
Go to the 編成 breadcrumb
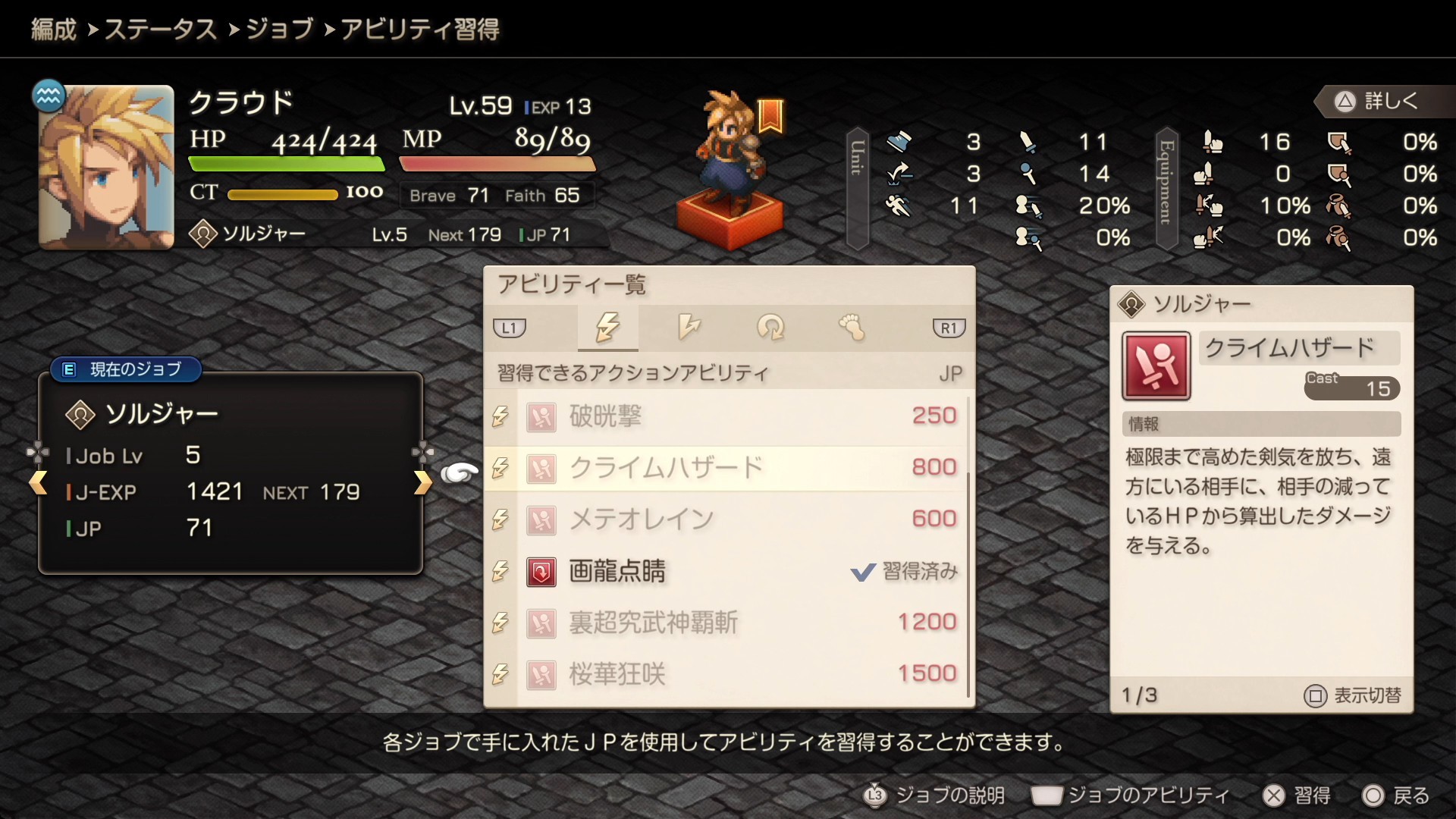point(53,30)
